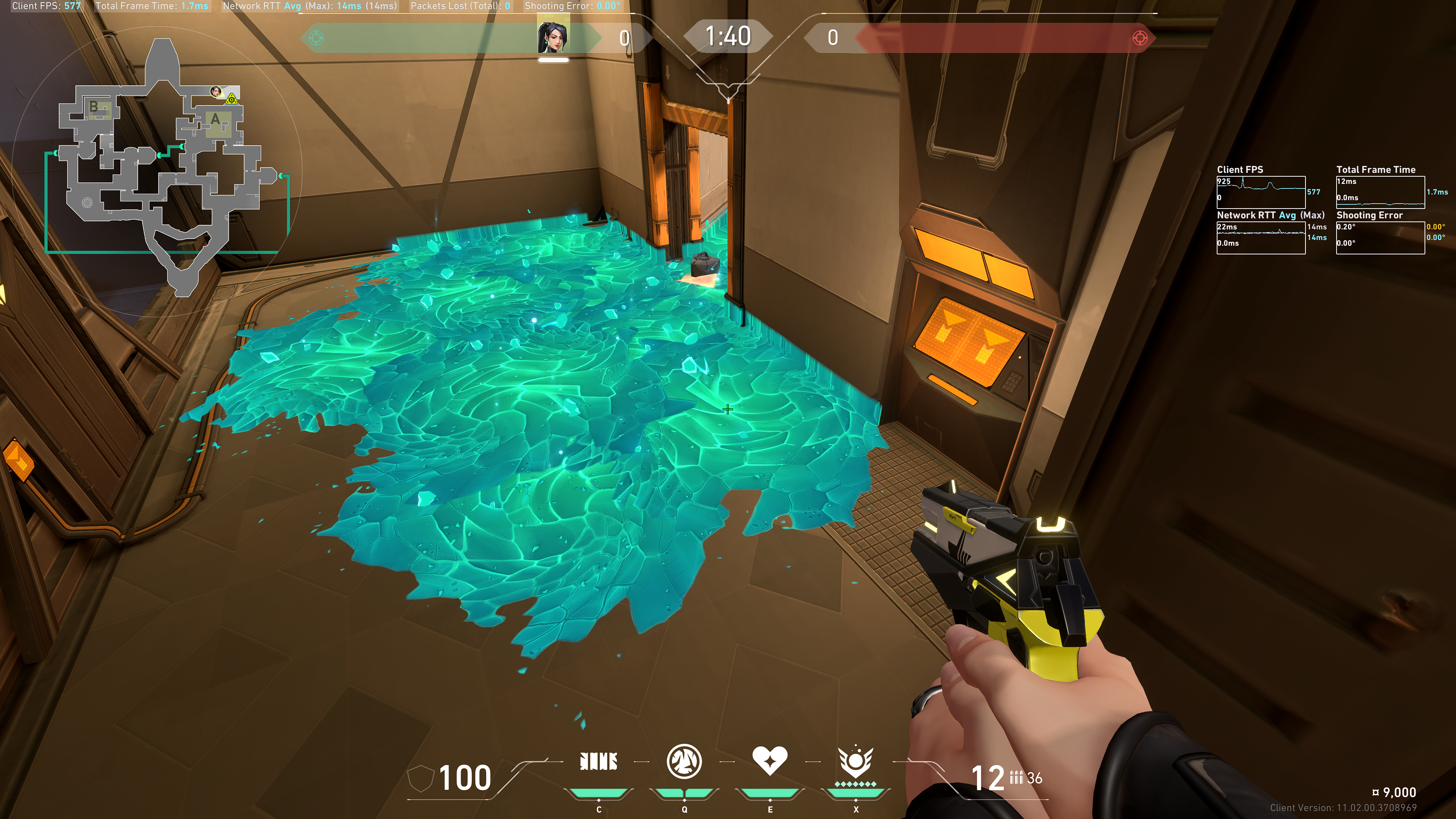Click the B site marker on minimap
The image size is (1456, 819).
pyautogui.click(x=94, y=106)
